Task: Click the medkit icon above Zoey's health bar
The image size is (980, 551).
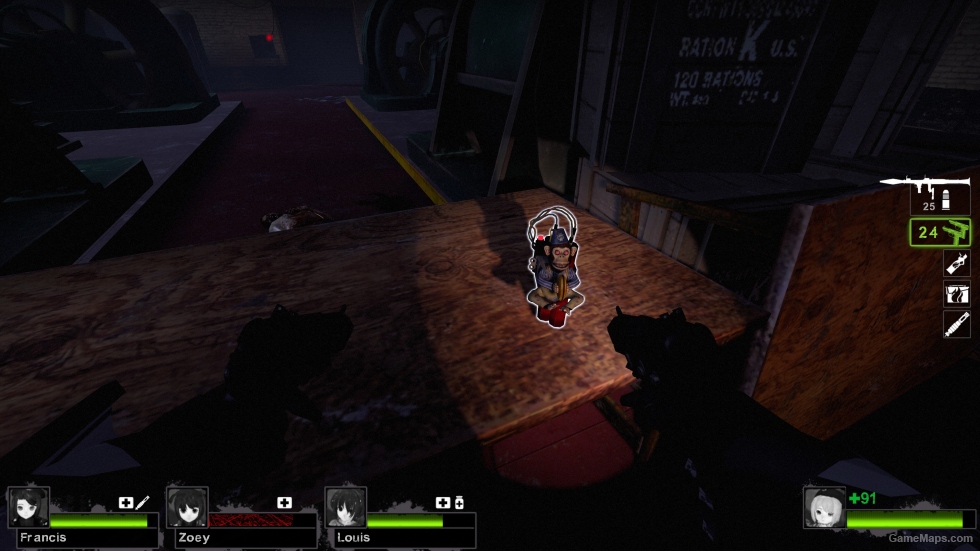Action: coord(284,502)
